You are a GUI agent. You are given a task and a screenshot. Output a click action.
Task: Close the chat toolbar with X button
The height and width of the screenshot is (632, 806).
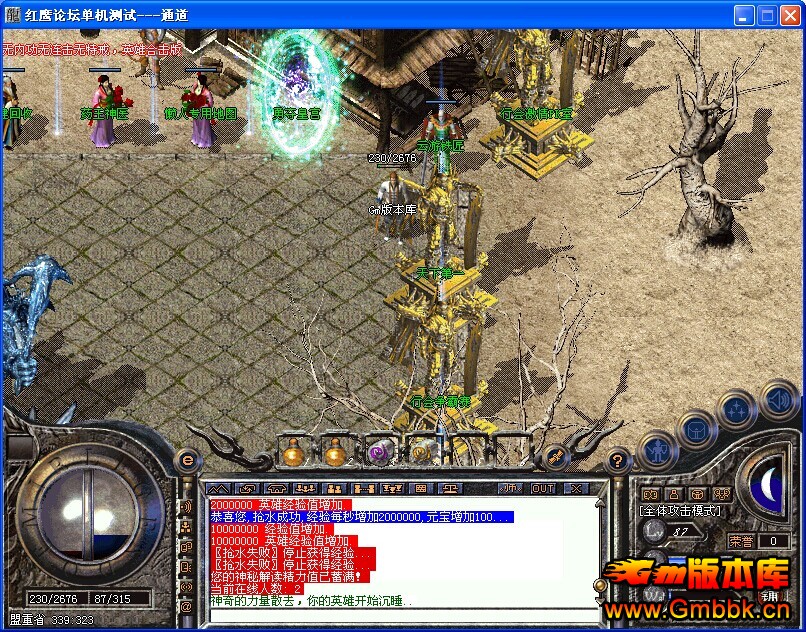pyautogui.click(x=575, y=488)
